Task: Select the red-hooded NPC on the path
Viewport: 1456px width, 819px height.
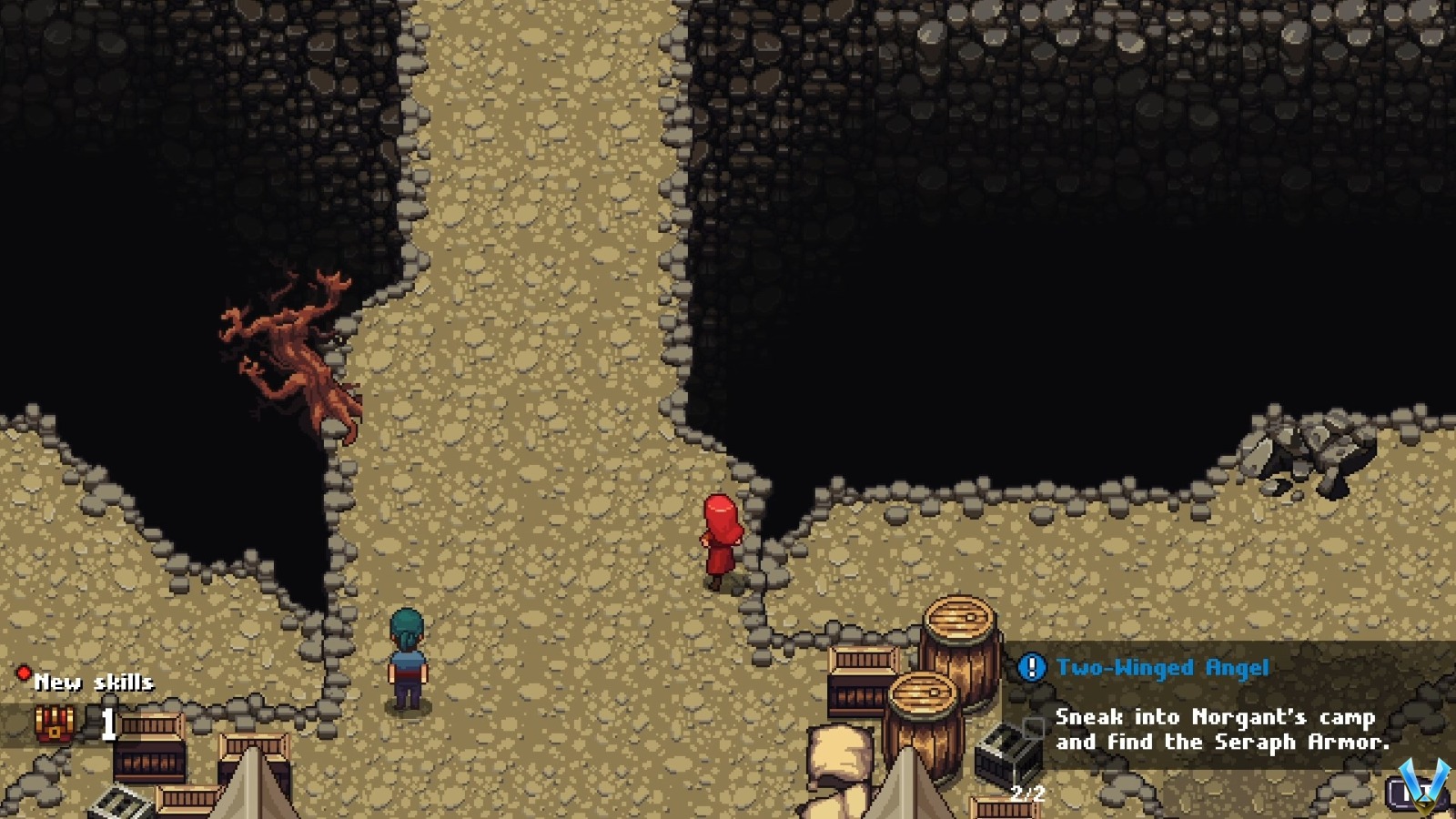Action: click(x=722, y=537)
